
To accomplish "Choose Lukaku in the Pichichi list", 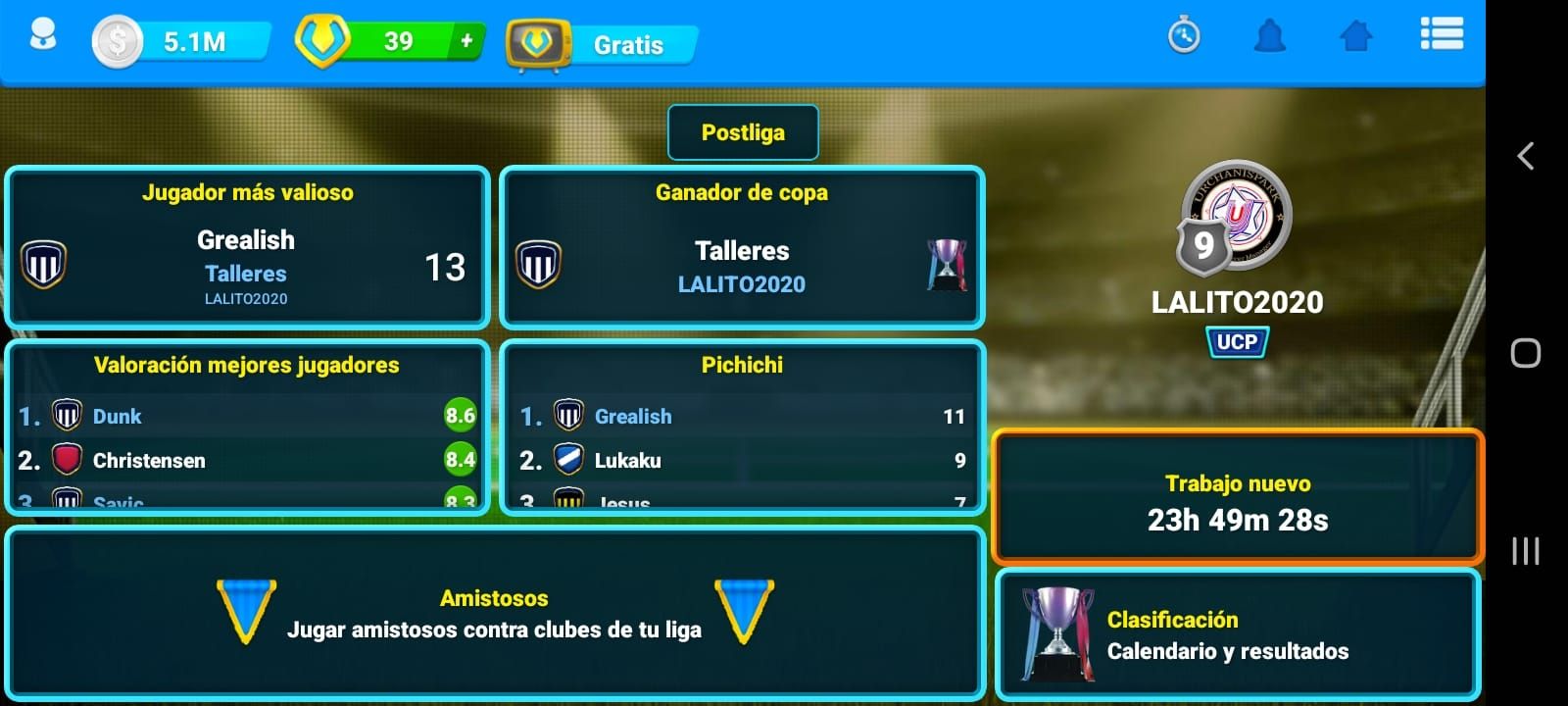I will (627, 461).
